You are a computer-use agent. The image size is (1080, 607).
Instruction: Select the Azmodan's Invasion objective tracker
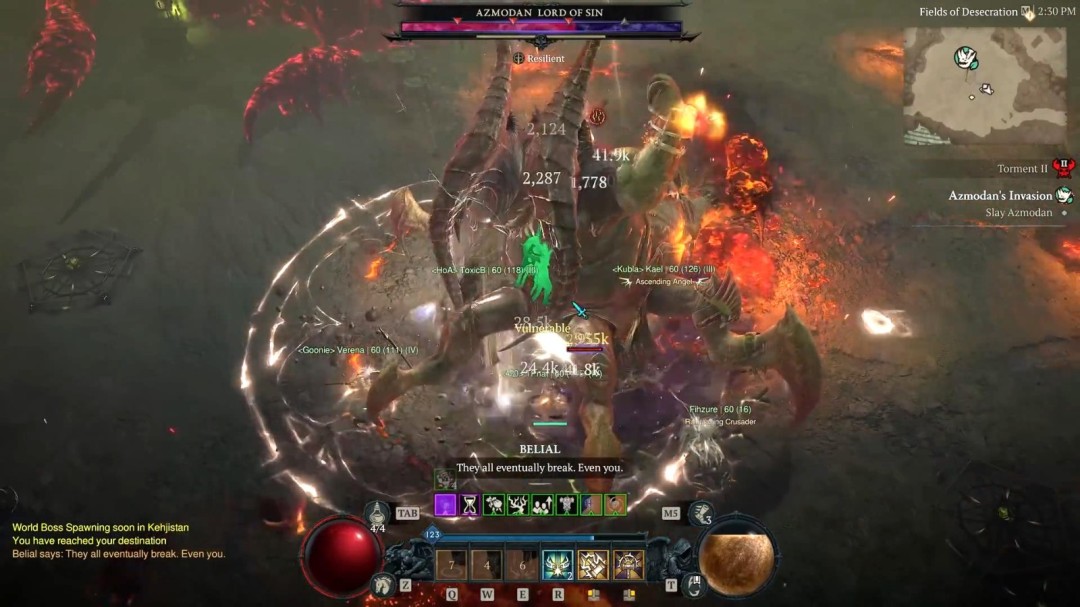(x=1000, y=195)
